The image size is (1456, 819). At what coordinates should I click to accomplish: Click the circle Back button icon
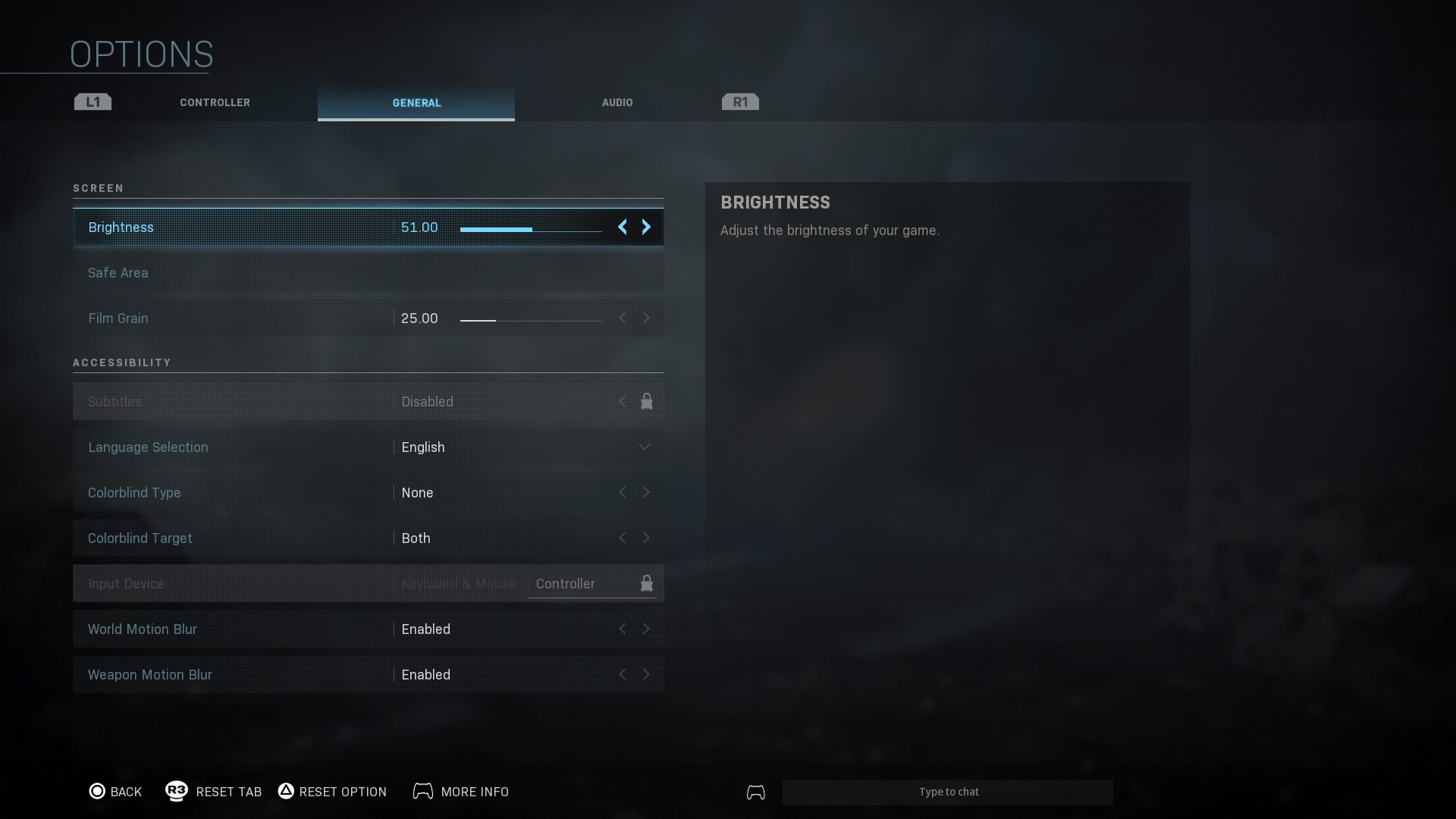pyautogui.click(x=97, y=791)
